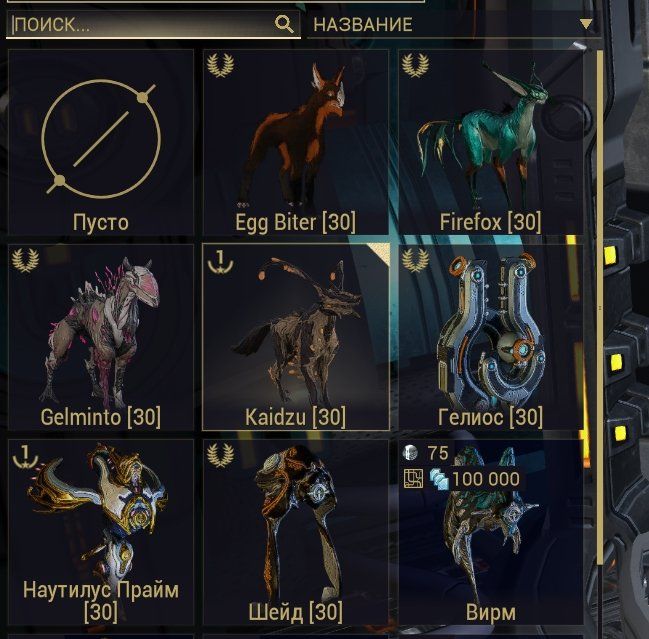Screen dimensions: 649x639
Task: Select the Firefox [30] companion
Action: click(490, 142)
